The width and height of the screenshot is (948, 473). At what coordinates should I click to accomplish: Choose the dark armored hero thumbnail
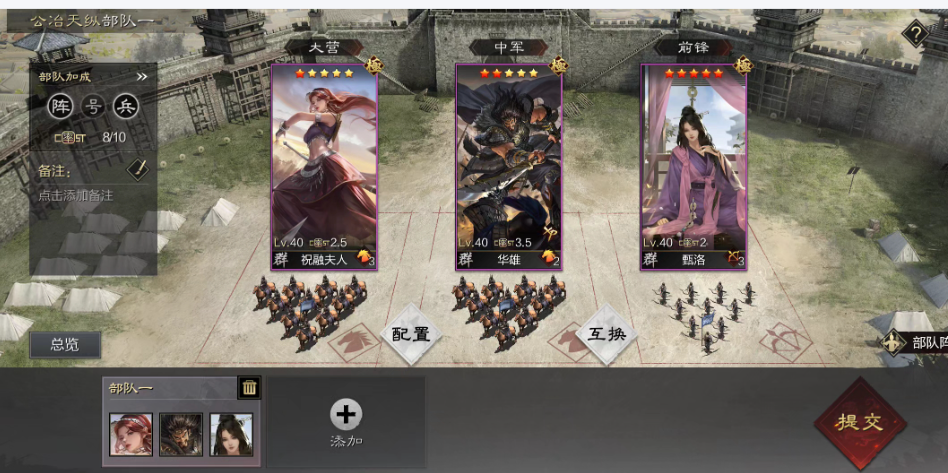[x=181, y=434]
